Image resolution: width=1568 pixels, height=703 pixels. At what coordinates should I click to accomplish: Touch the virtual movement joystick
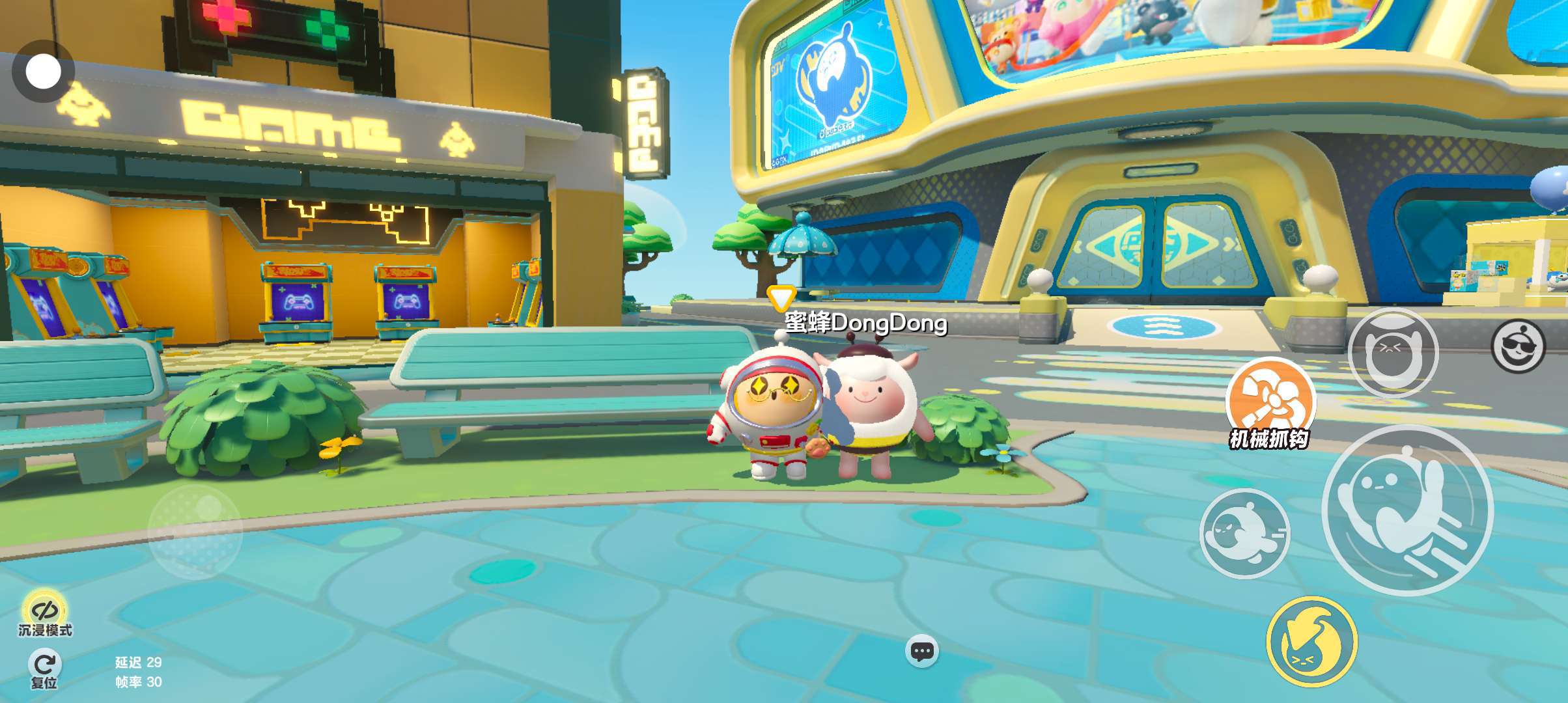(195, 531)
